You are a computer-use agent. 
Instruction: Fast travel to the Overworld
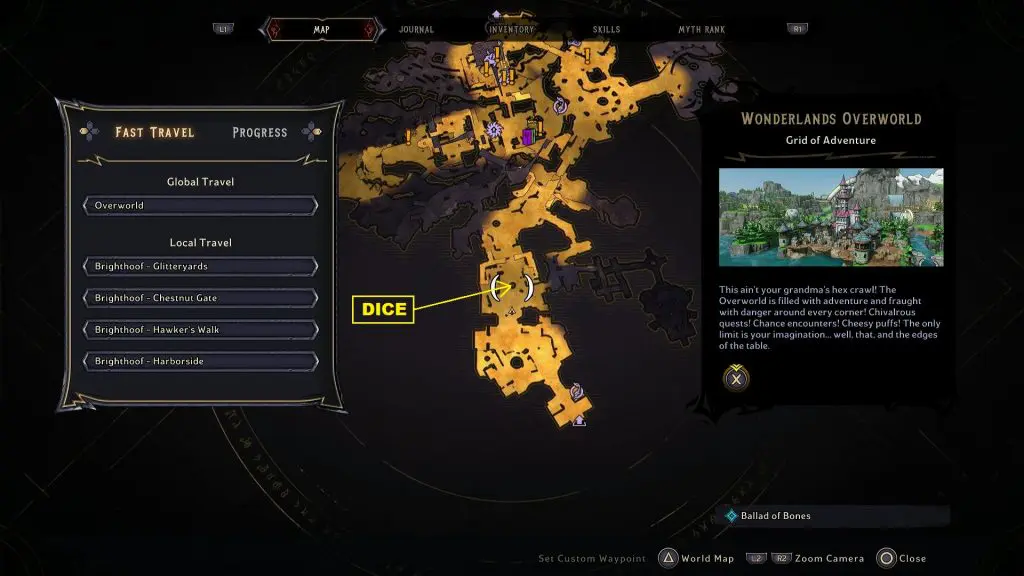pyautogui.click(x=201, y=206)
